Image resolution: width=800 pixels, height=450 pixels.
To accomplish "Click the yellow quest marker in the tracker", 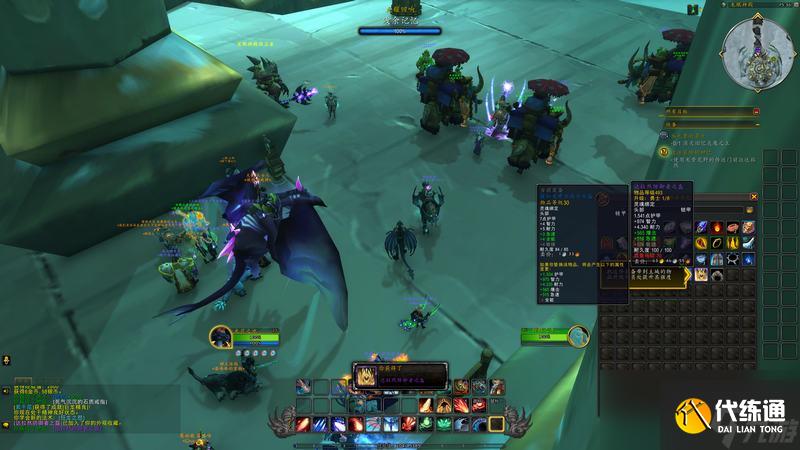I will click(x=664, y=151).
